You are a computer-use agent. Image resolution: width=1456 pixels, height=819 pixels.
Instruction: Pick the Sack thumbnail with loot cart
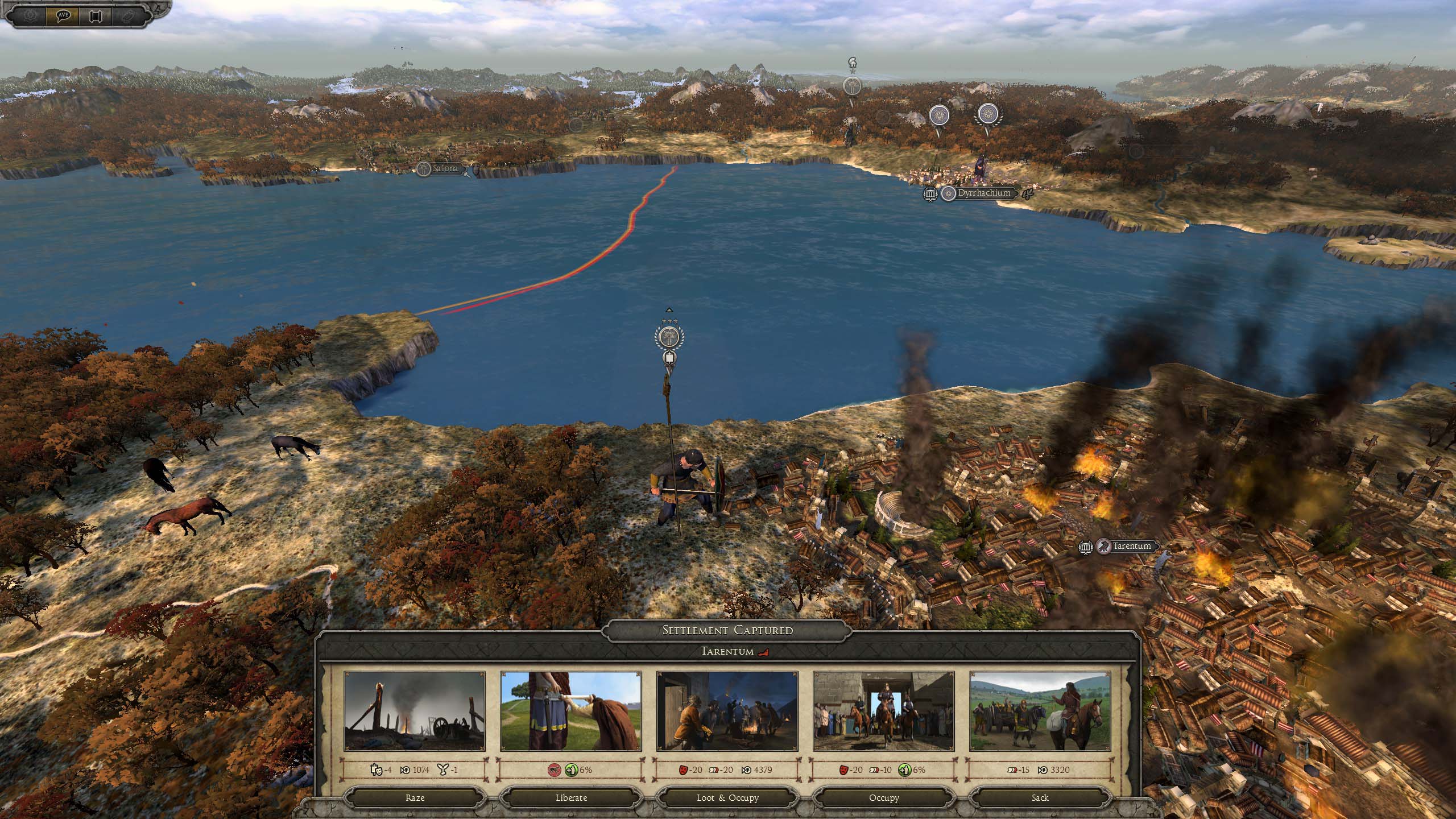click(1040, 711)
